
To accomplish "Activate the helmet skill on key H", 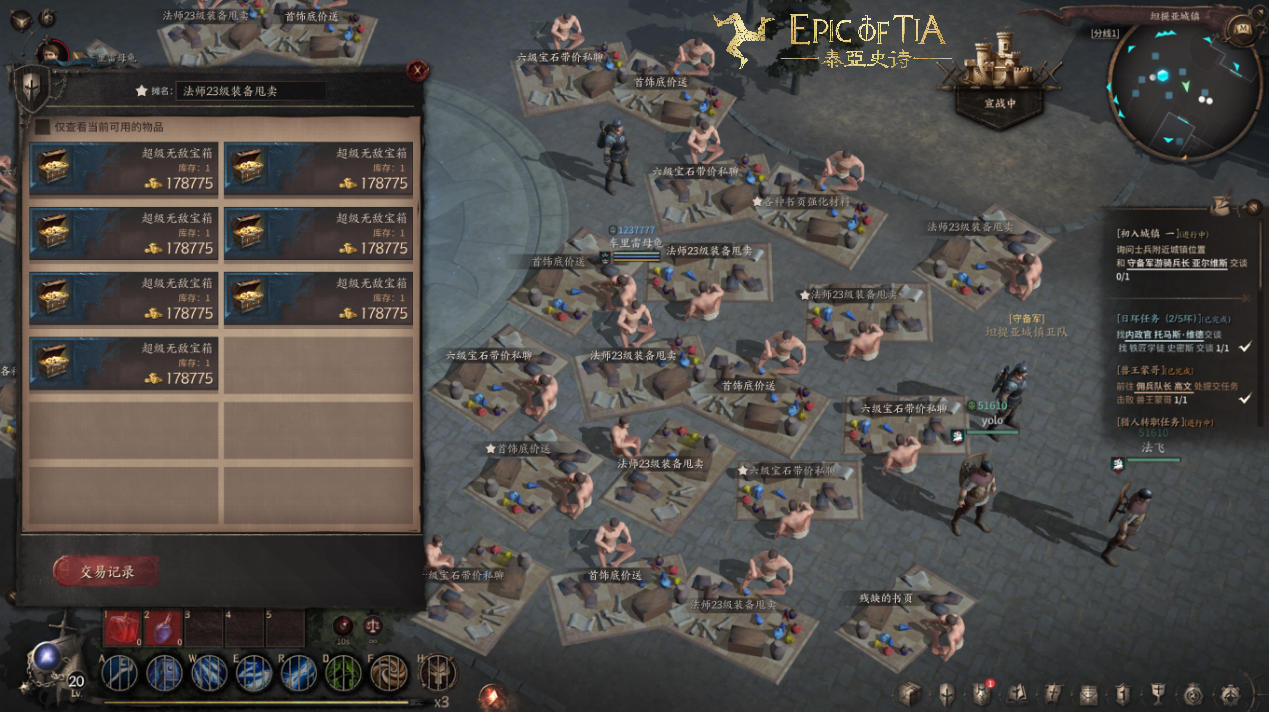I will coord(436,672).
